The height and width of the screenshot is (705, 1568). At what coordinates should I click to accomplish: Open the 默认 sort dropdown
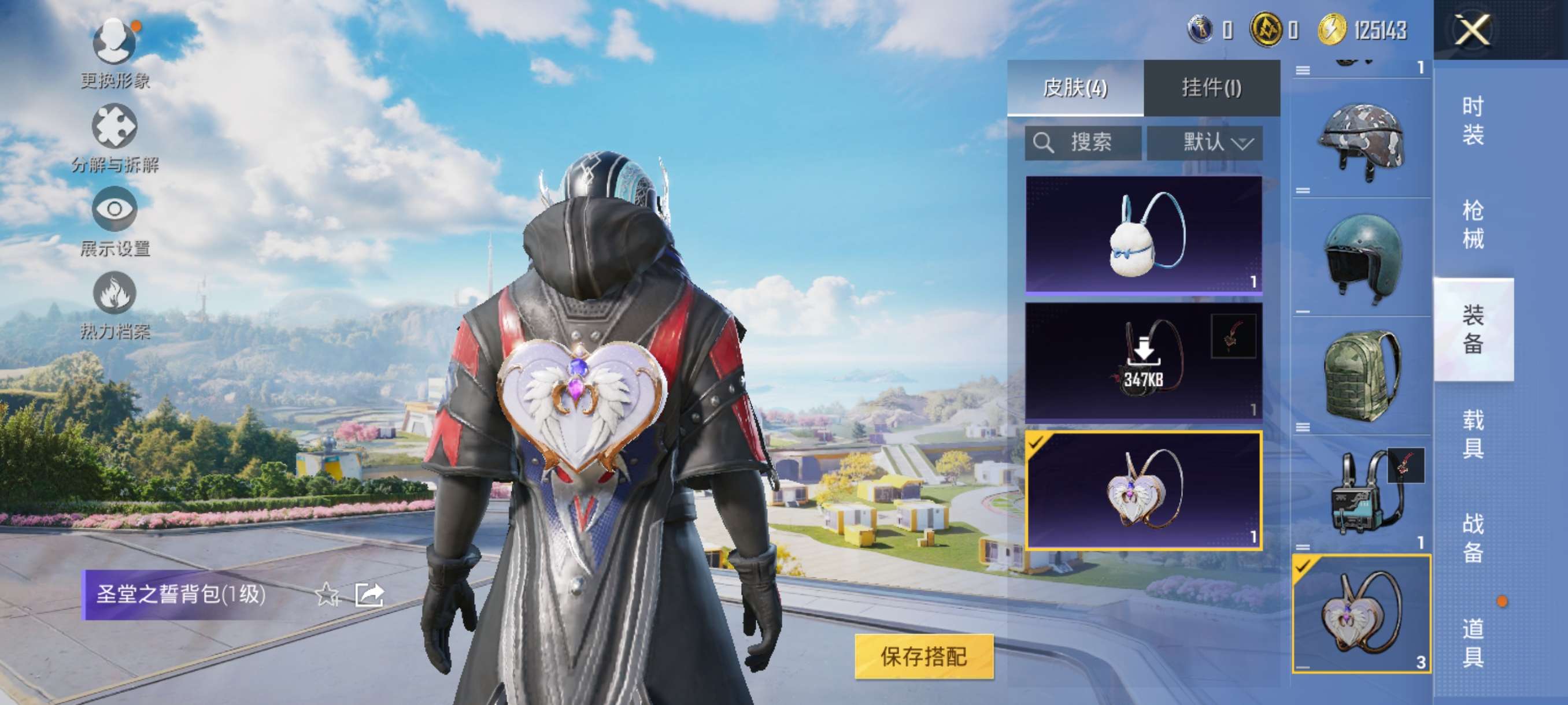1204,143
